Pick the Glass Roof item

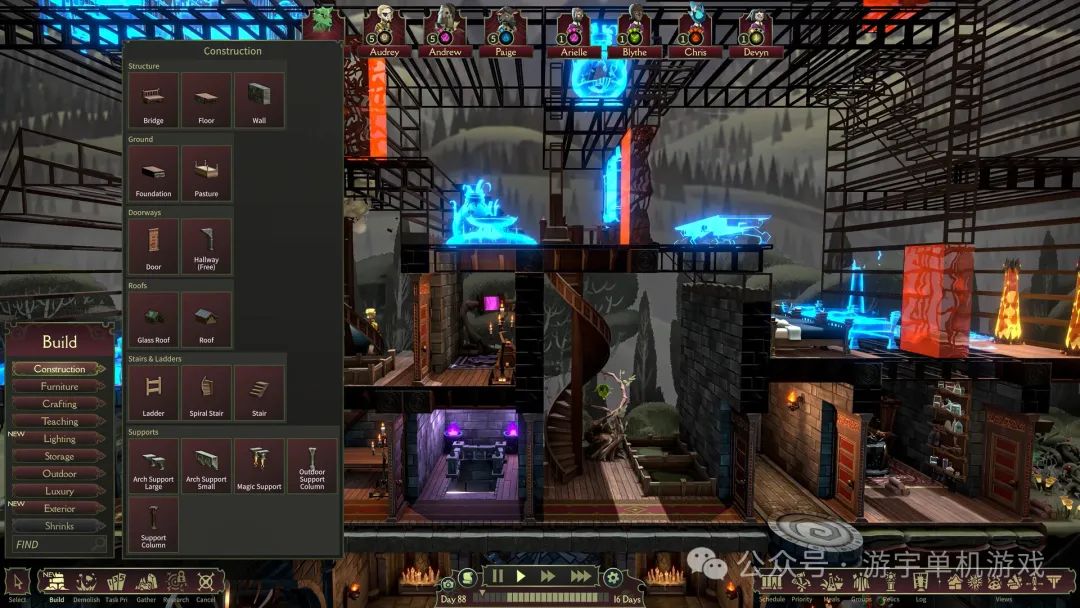[153, 320]
